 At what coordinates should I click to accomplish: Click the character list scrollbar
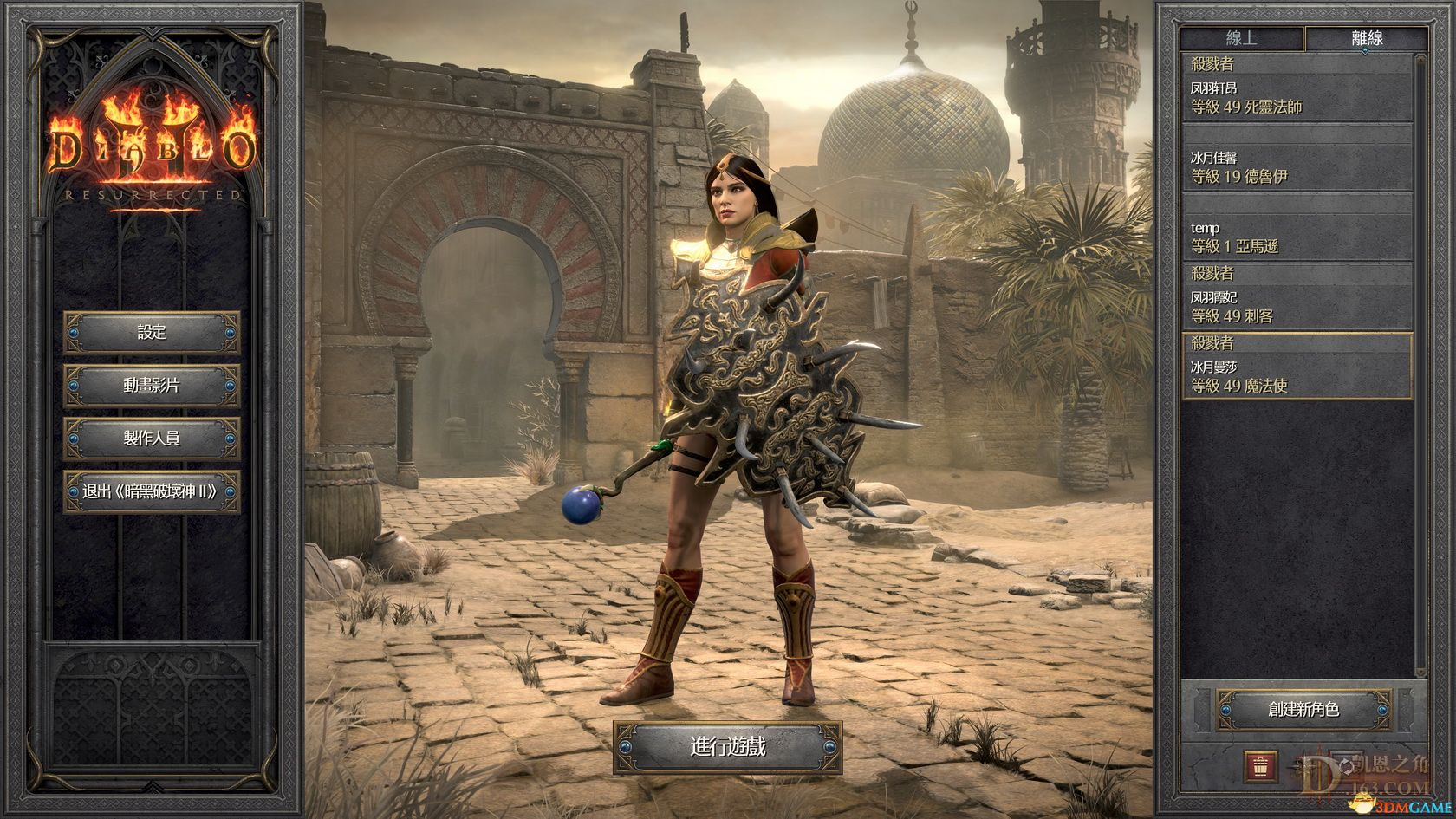(x=1420, y=364)
